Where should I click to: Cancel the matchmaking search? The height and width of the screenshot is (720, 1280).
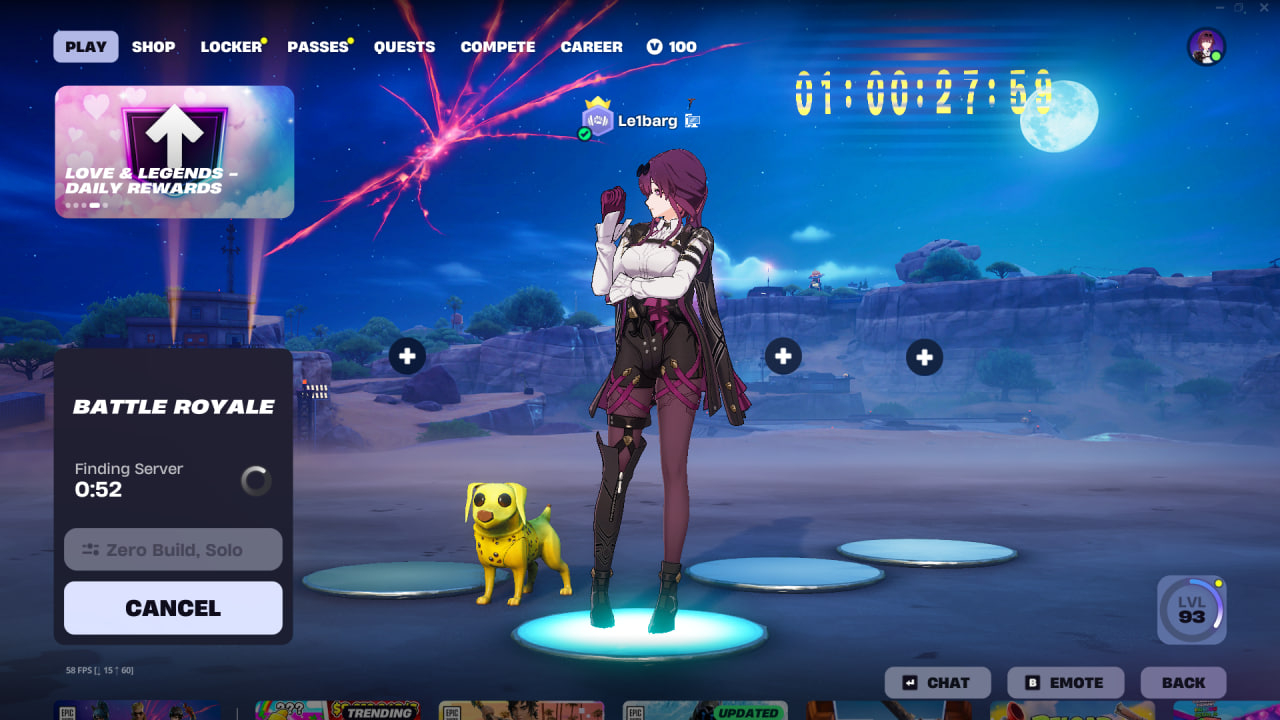click(173, 608)
